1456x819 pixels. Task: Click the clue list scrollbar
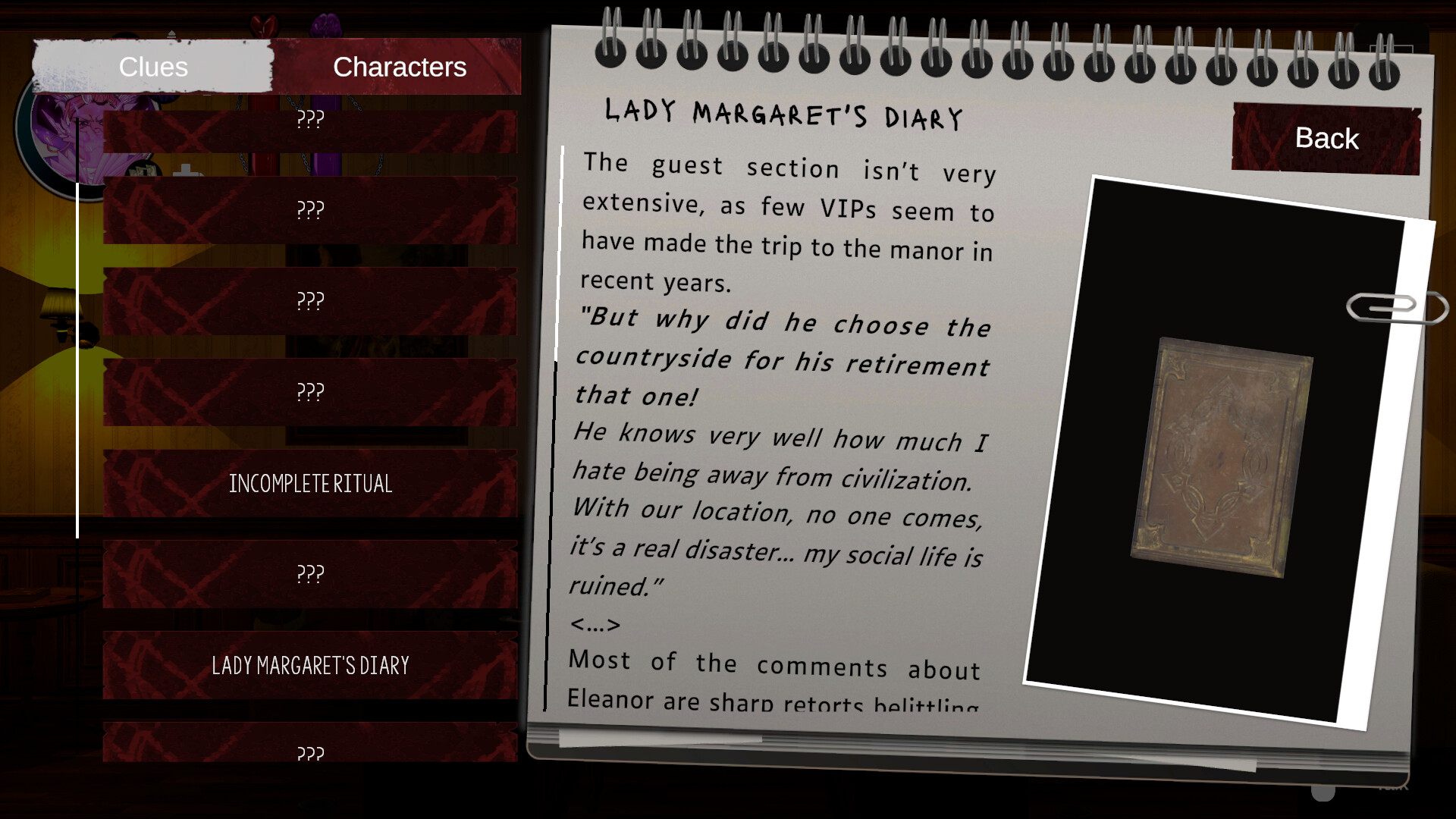[77, 360]
